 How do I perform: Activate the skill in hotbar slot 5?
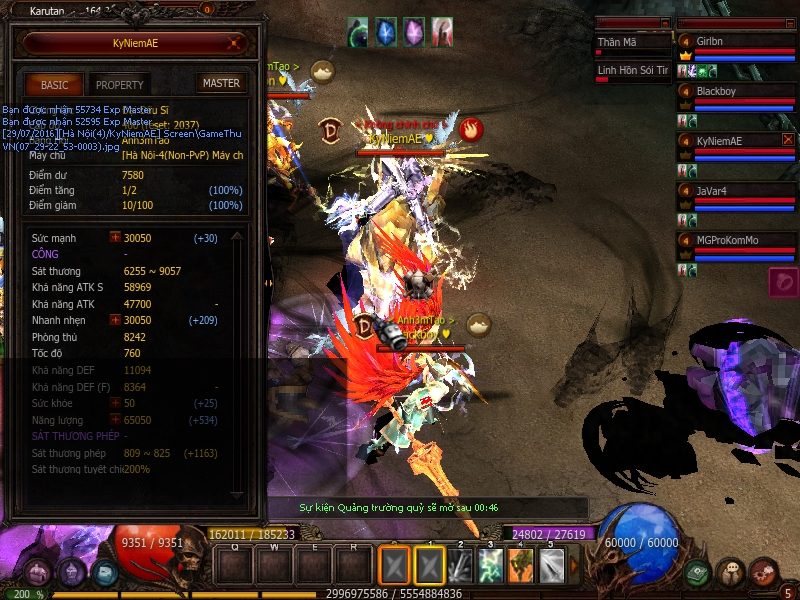click(552, 566)
